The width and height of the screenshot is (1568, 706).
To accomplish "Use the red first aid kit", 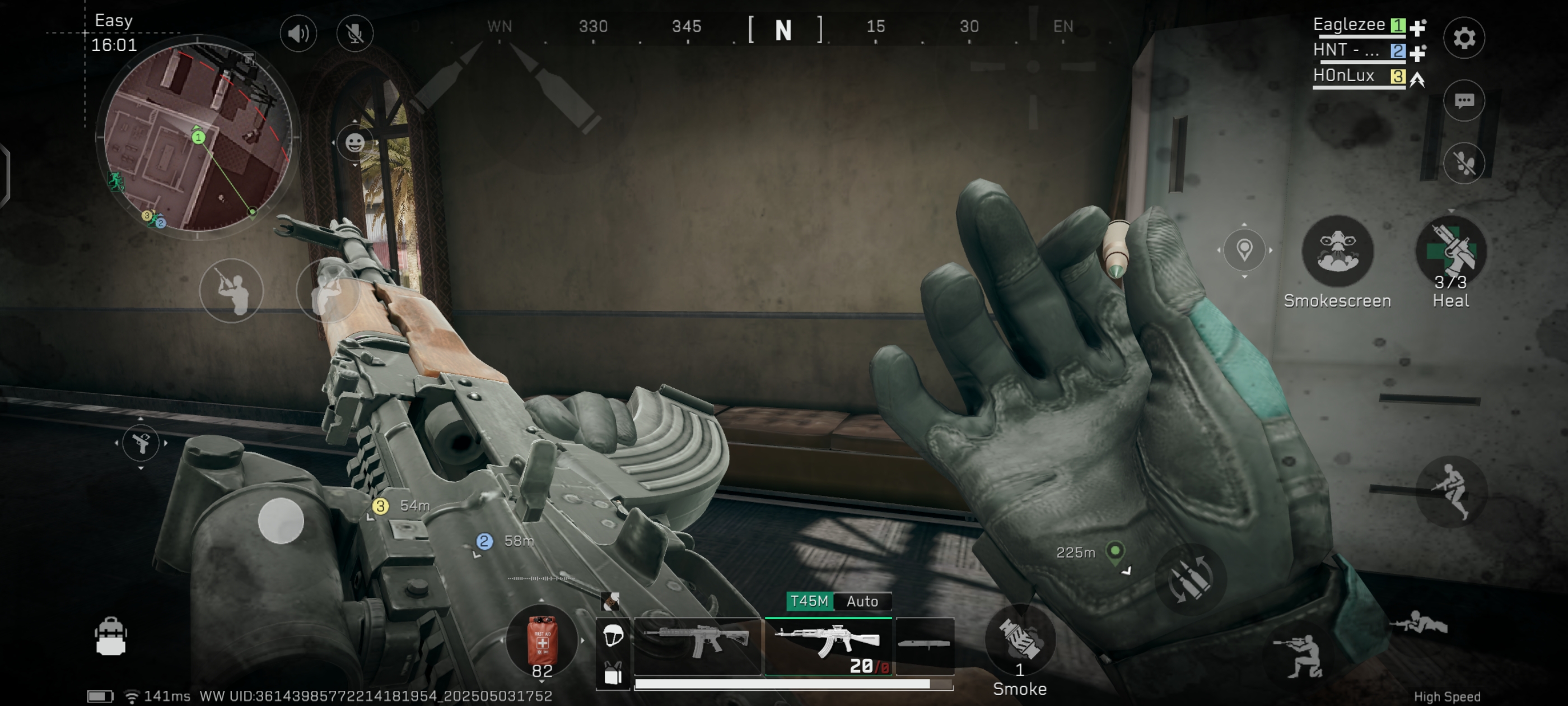I will 542,641.
